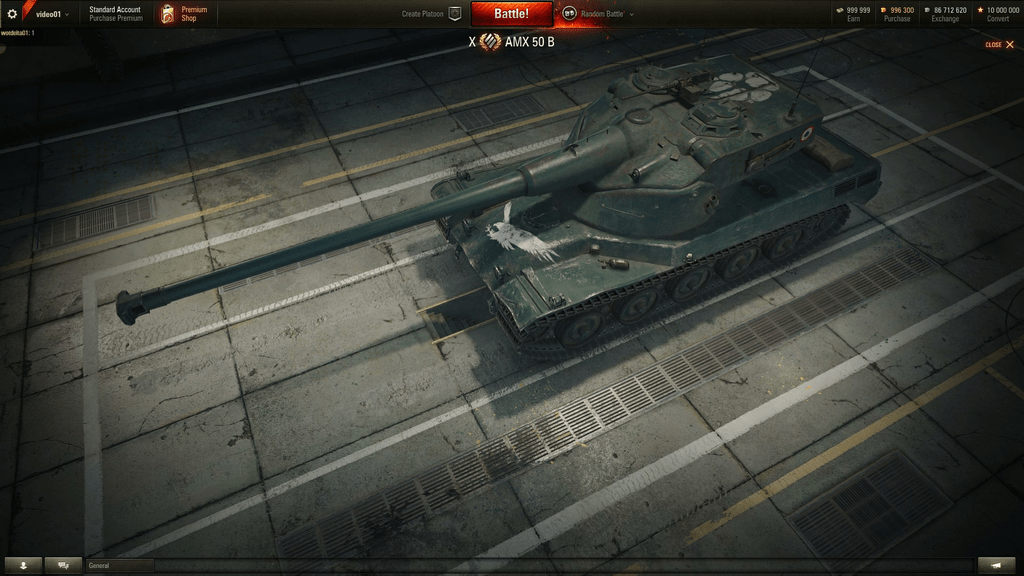This screenshot has width=1024, height=576.
Task: Convert experience to free experience
Action: tap(999, 14)
